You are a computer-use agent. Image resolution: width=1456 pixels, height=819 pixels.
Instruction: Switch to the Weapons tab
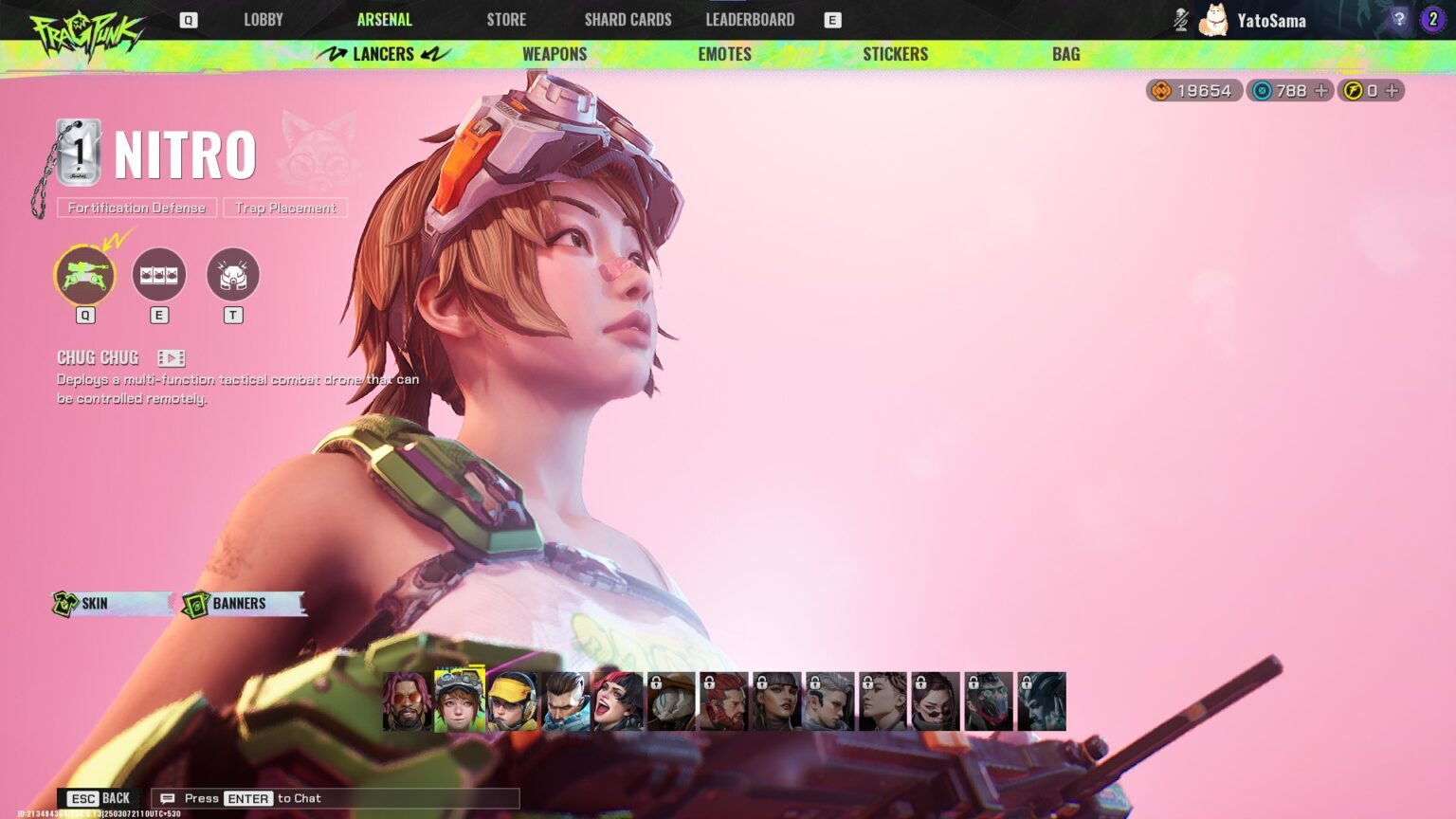(554, 54)
